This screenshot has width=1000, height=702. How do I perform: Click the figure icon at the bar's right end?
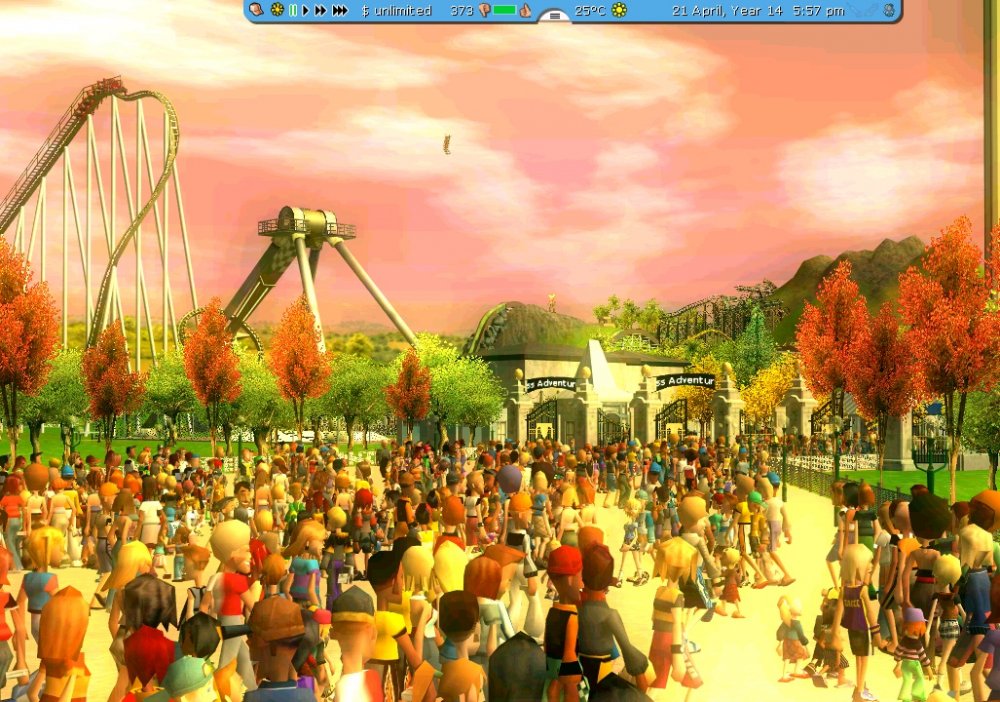[888, 10]
